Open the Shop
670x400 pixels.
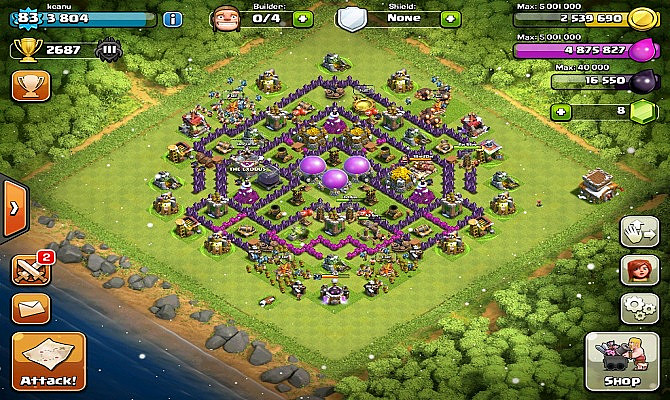click(x=621, y=363)
